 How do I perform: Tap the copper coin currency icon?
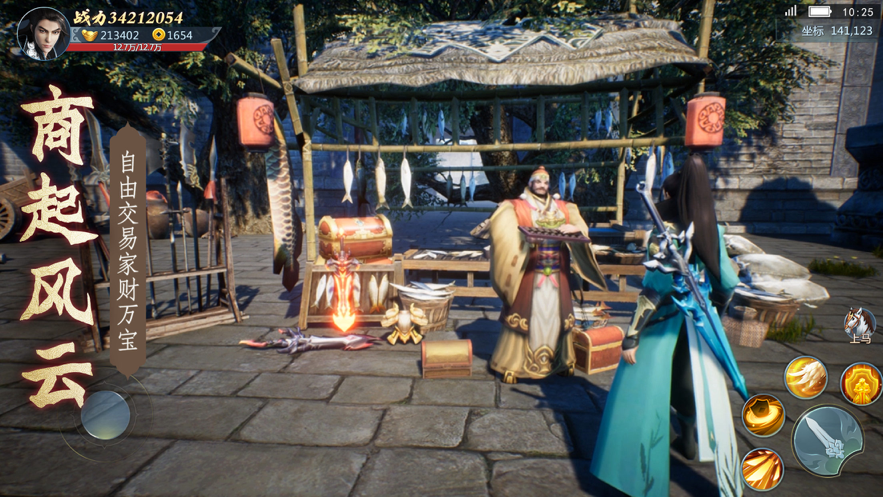(158, 35)
